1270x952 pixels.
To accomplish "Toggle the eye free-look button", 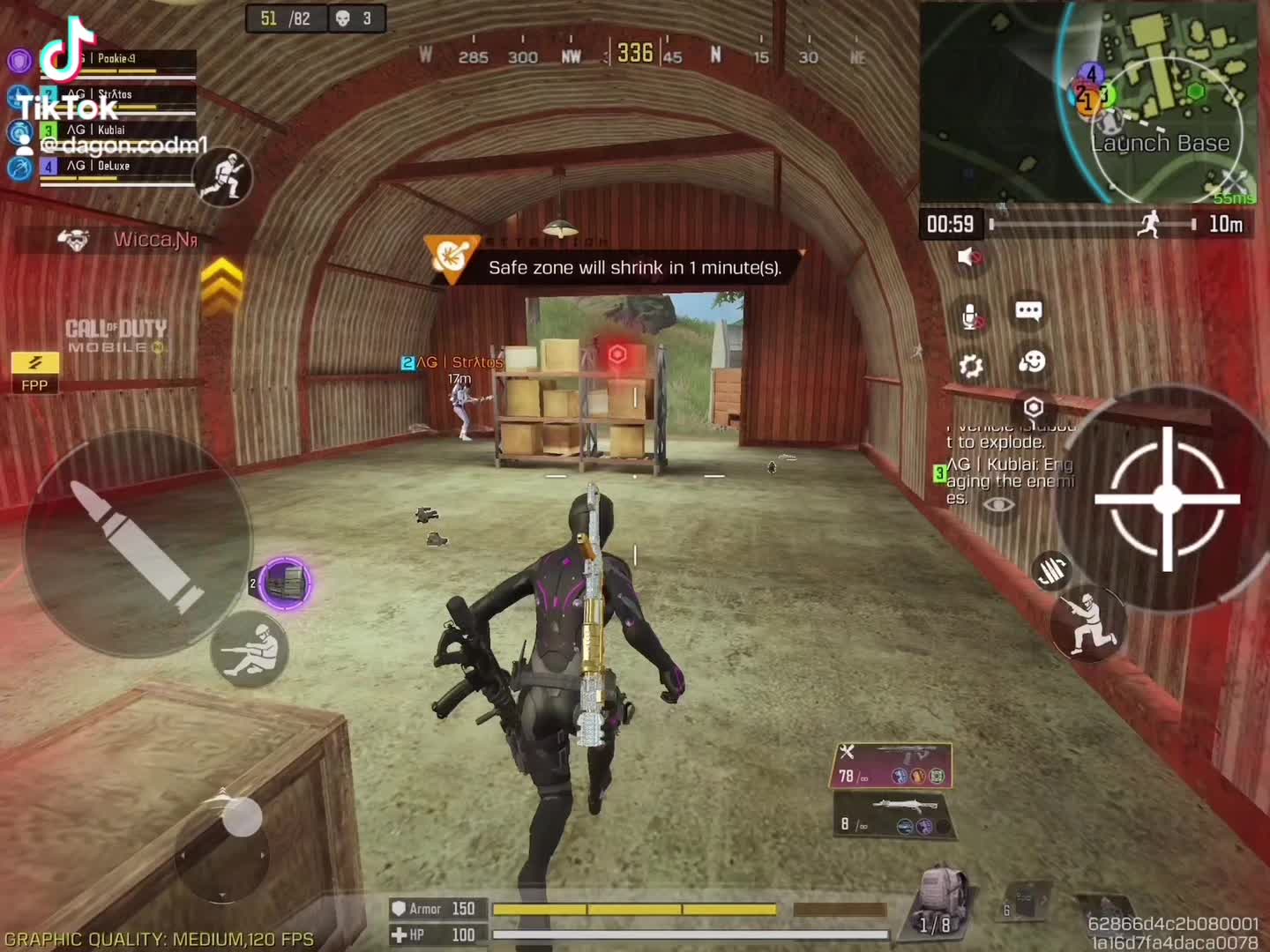I will point(998,504).
